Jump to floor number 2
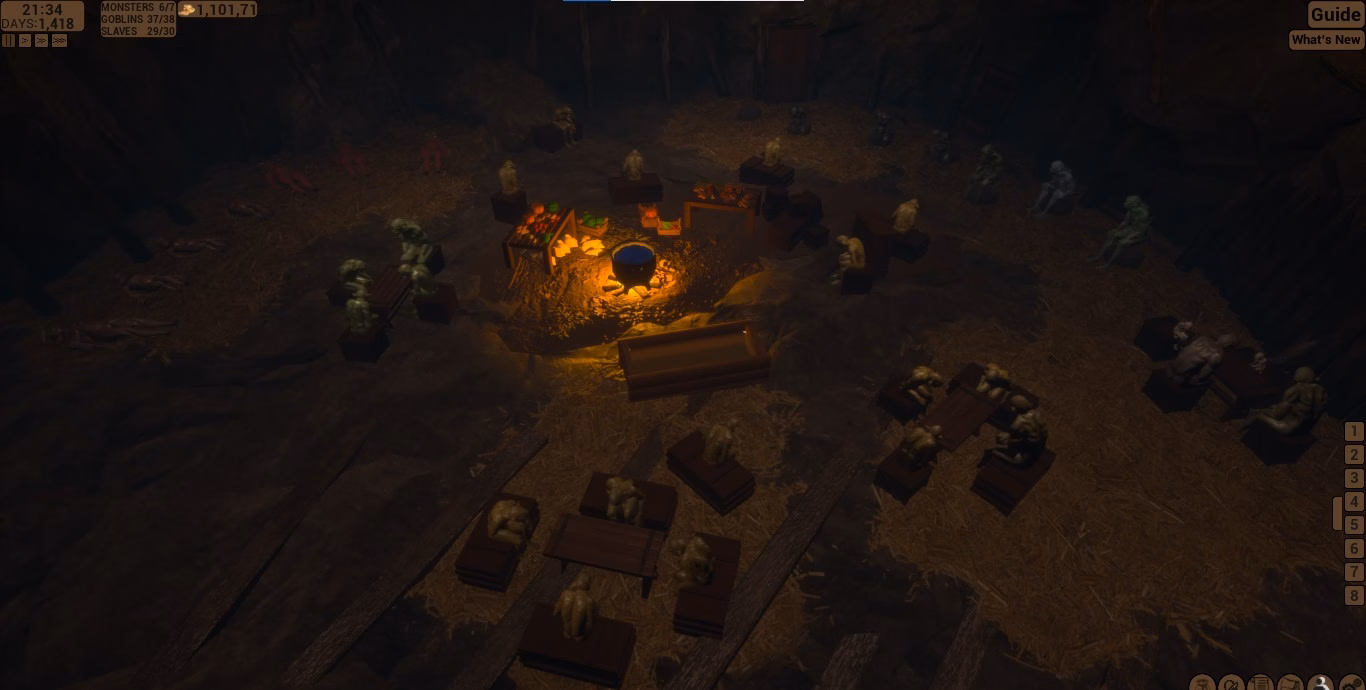This screenshot has height=690, width=1366. click(1354, 455)
